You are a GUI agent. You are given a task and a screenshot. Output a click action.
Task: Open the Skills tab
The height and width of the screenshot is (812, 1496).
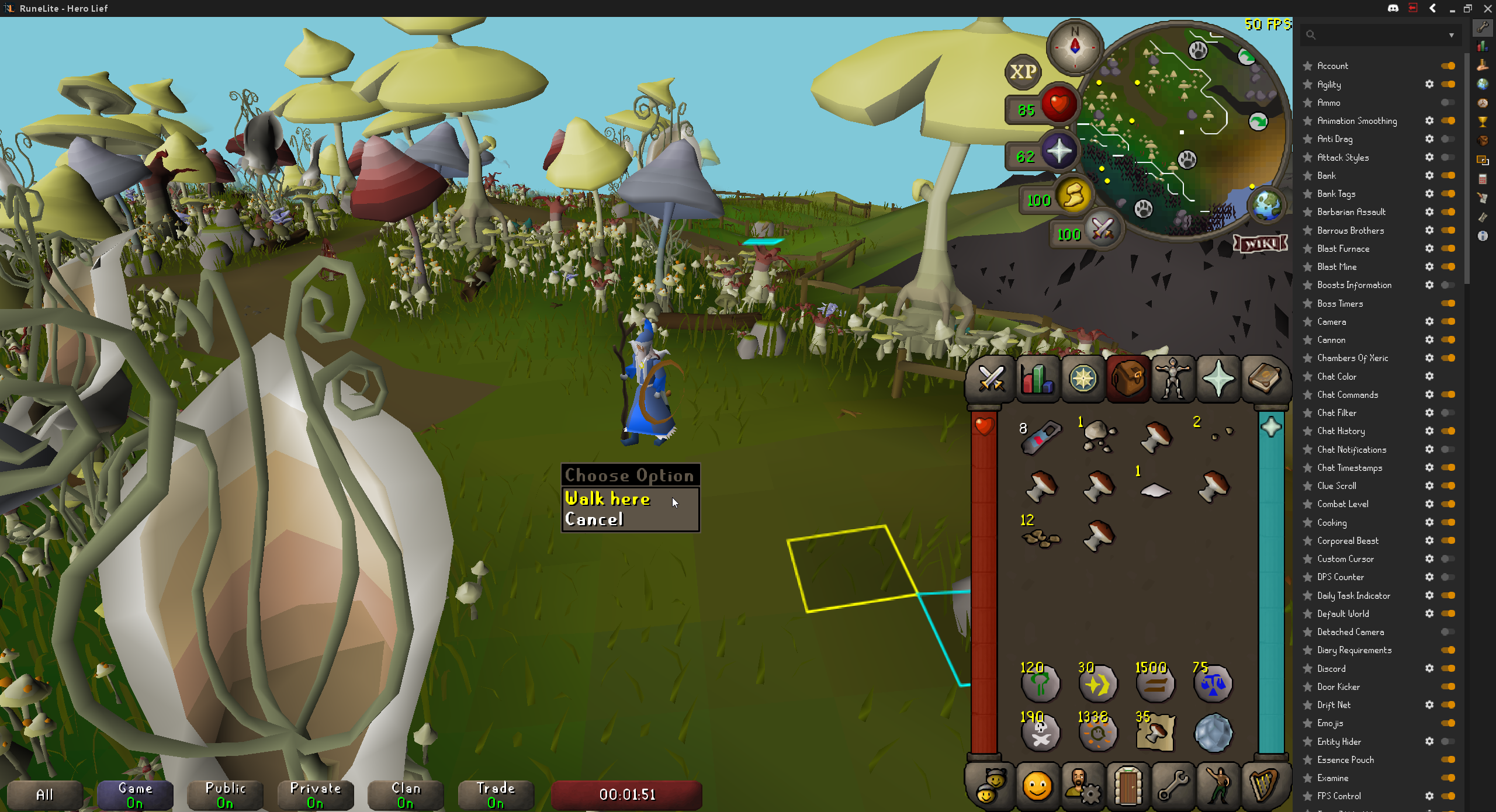click(1037, 379)
